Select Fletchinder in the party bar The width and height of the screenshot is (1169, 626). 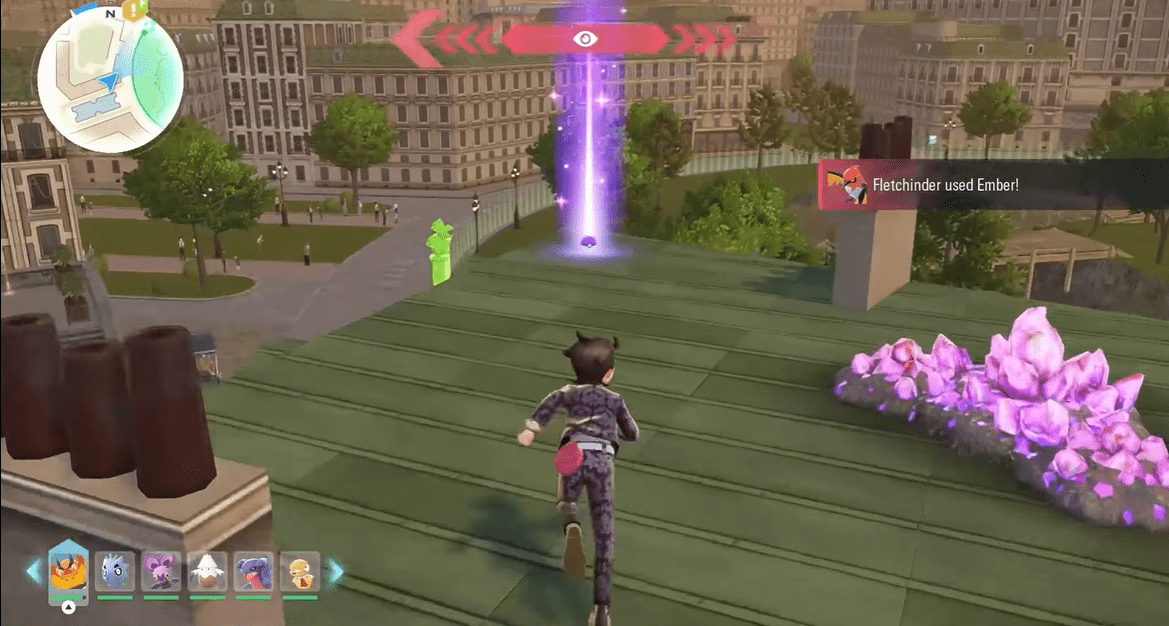(69, 572)
